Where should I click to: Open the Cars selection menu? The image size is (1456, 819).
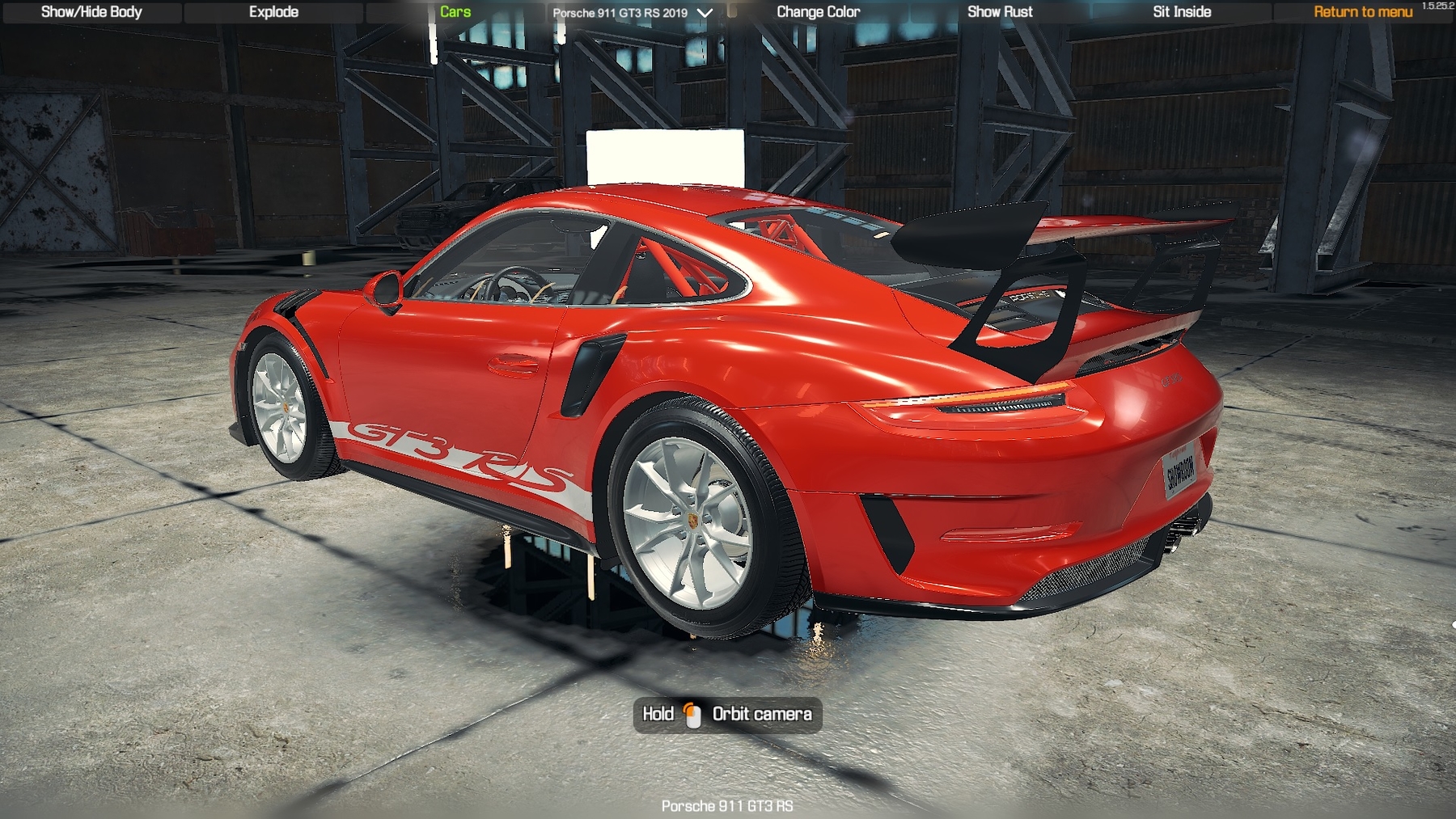455,12
